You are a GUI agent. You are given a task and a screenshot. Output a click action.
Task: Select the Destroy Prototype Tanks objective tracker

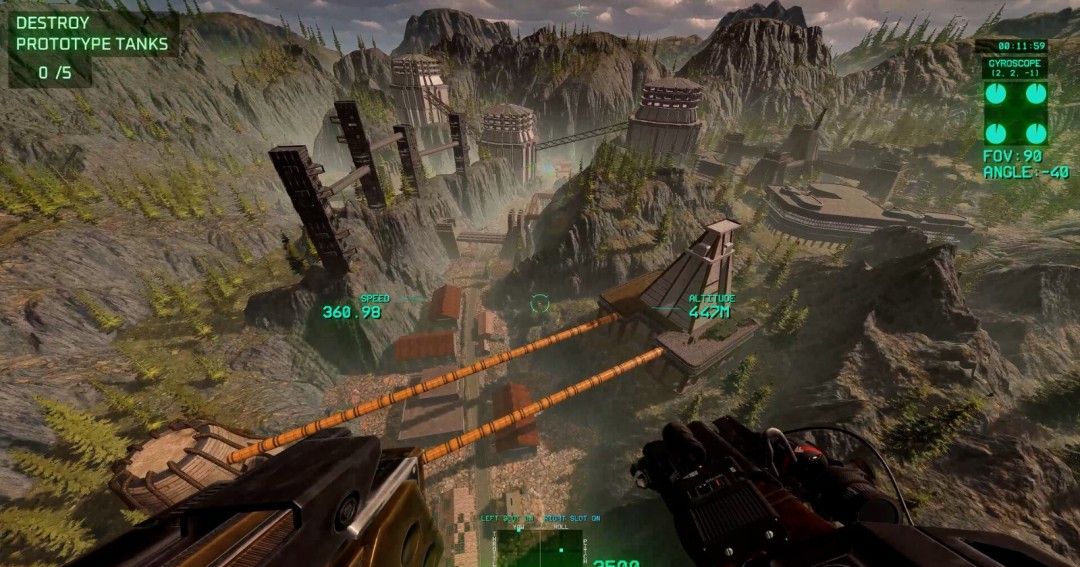coord(92,47)
